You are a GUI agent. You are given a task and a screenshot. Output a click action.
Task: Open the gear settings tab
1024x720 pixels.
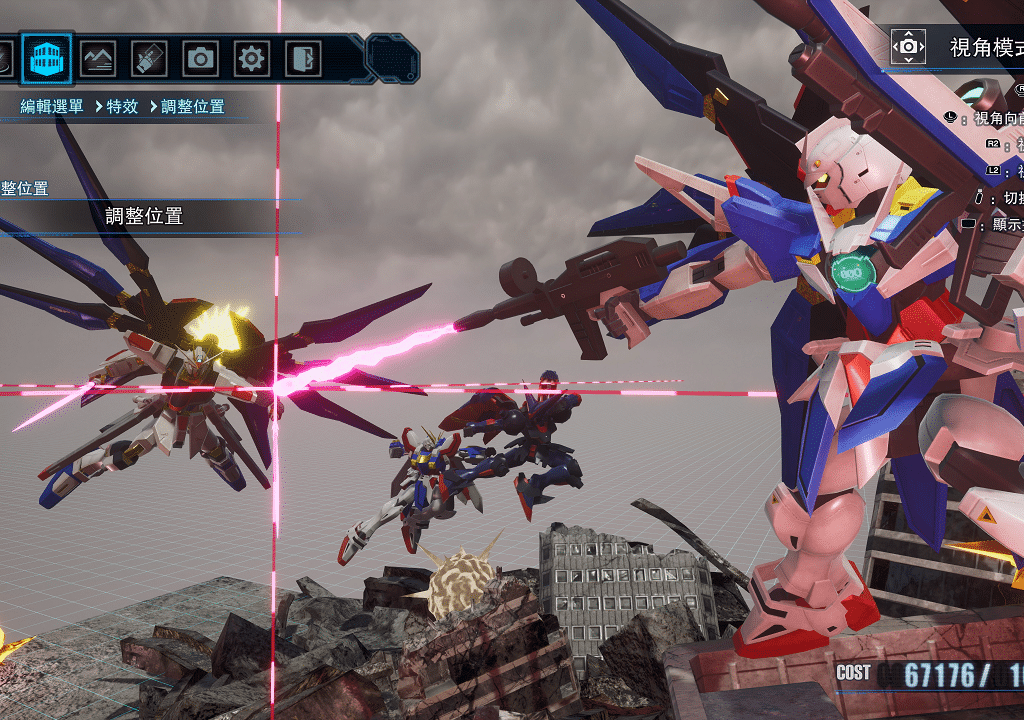251,59
